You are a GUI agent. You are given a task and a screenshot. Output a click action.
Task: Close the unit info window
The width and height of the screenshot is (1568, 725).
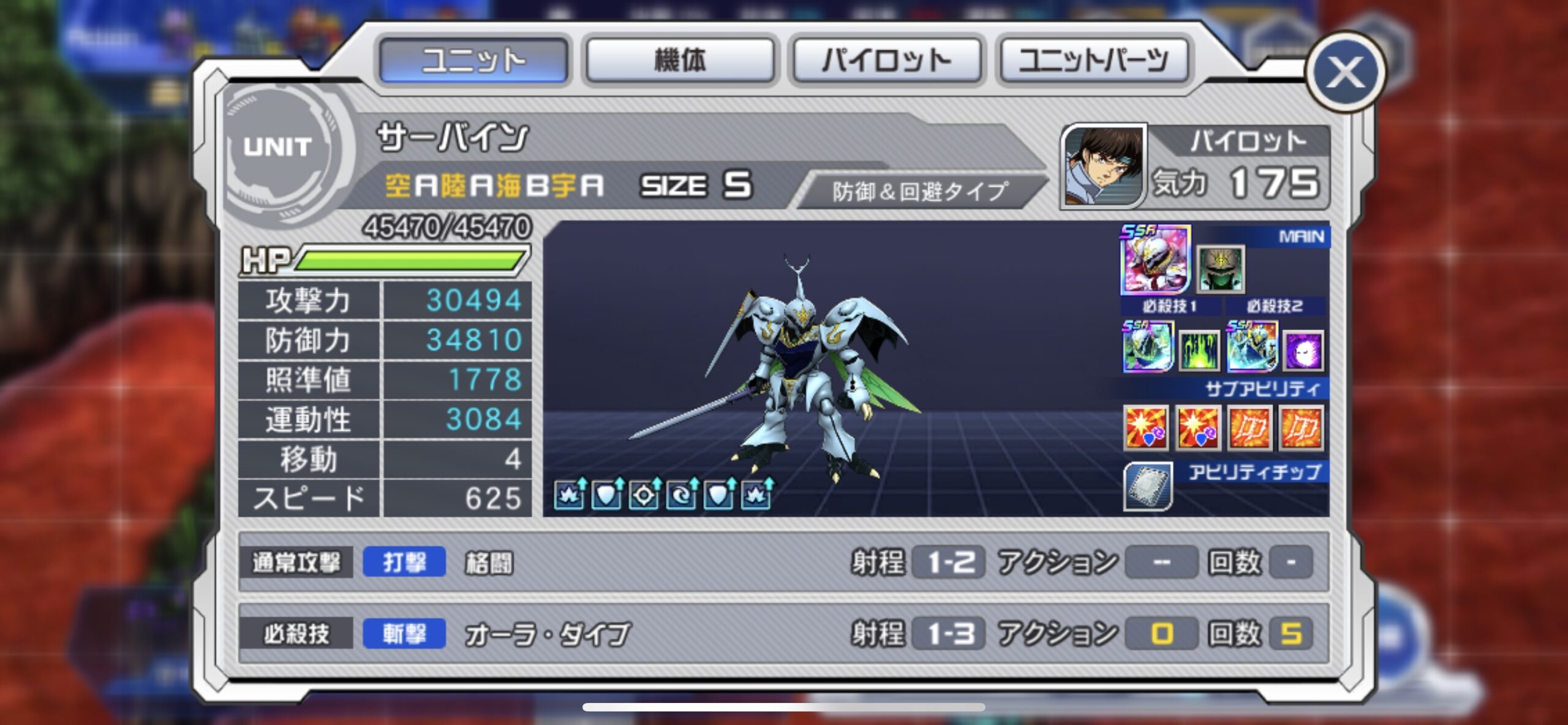(1345, 72)
